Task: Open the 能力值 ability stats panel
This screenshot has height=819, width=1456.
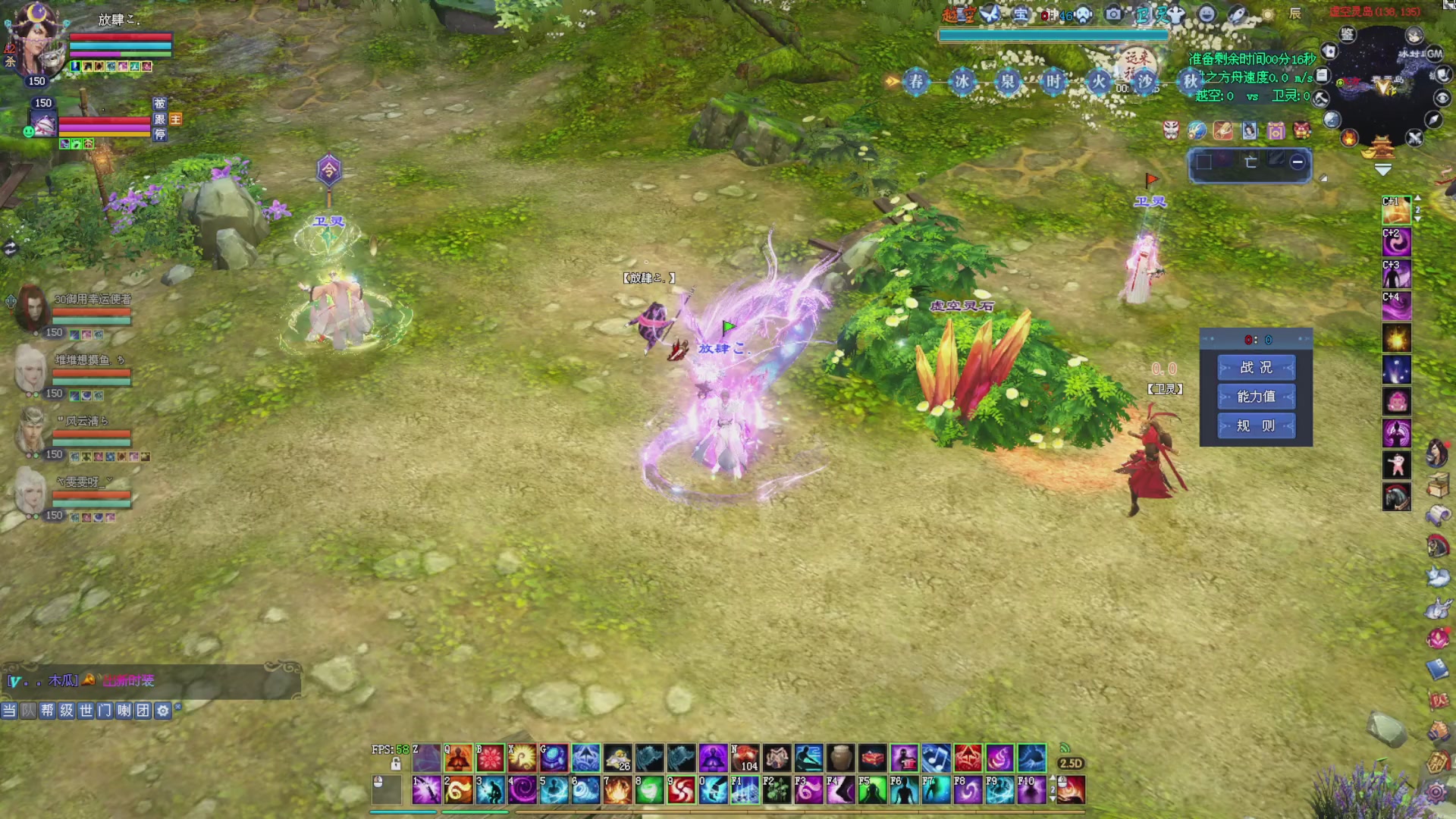Action: click(1256, 397)
